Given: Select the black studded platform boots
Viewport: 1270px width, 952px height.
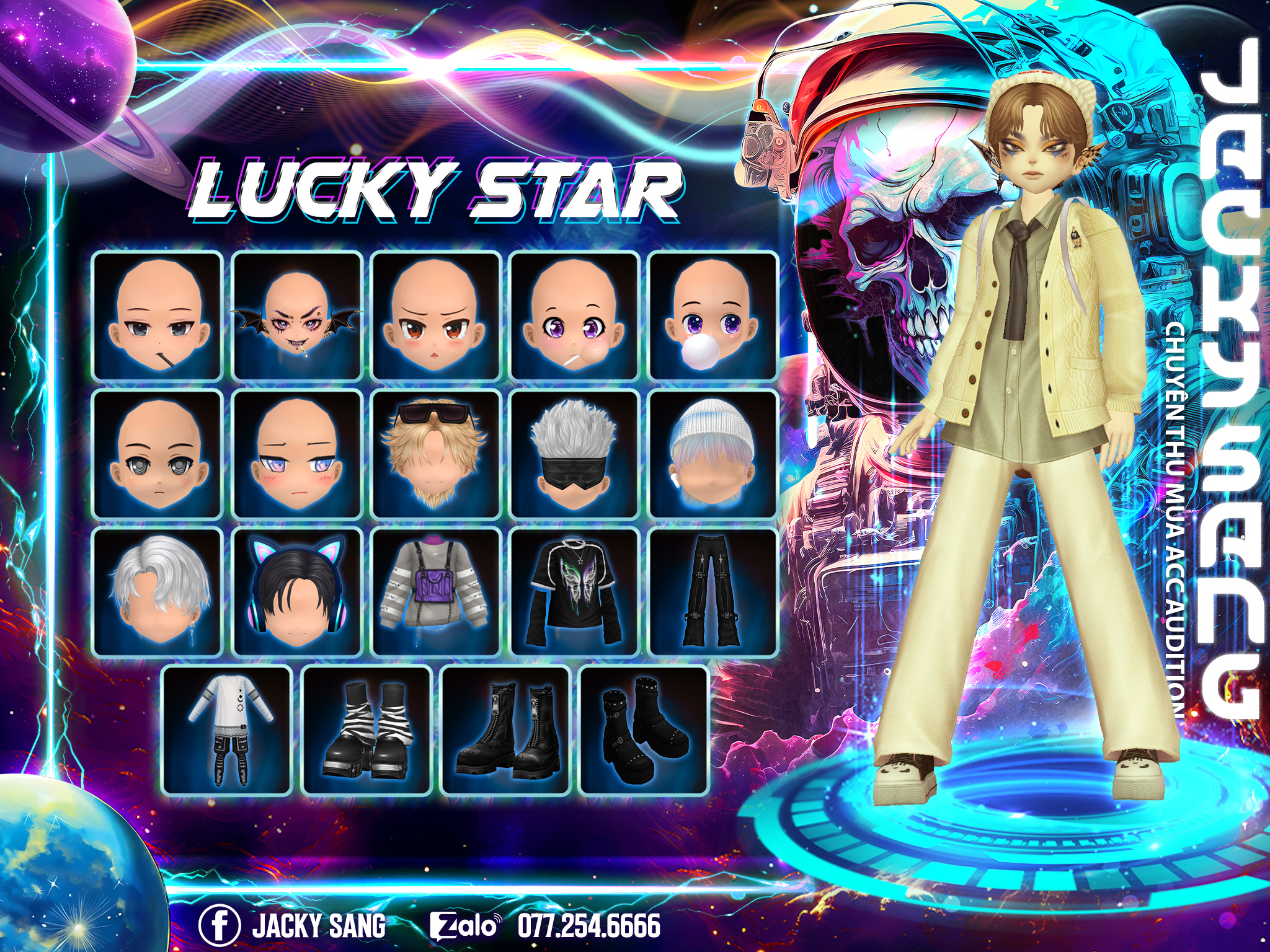Looking at the screenshot, I should pos(644,731).
